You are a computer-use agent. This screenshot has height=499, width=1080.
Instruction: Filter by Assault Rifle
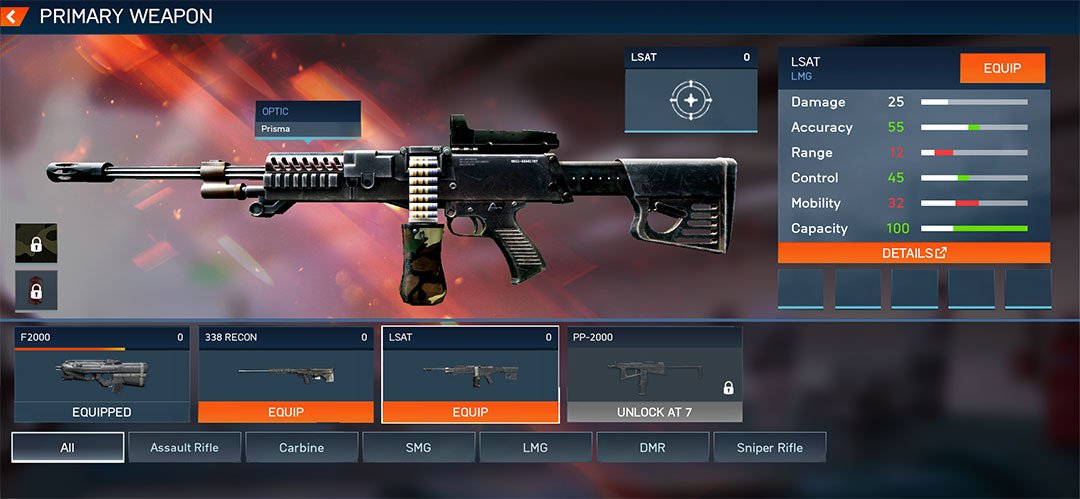[184, 447]
